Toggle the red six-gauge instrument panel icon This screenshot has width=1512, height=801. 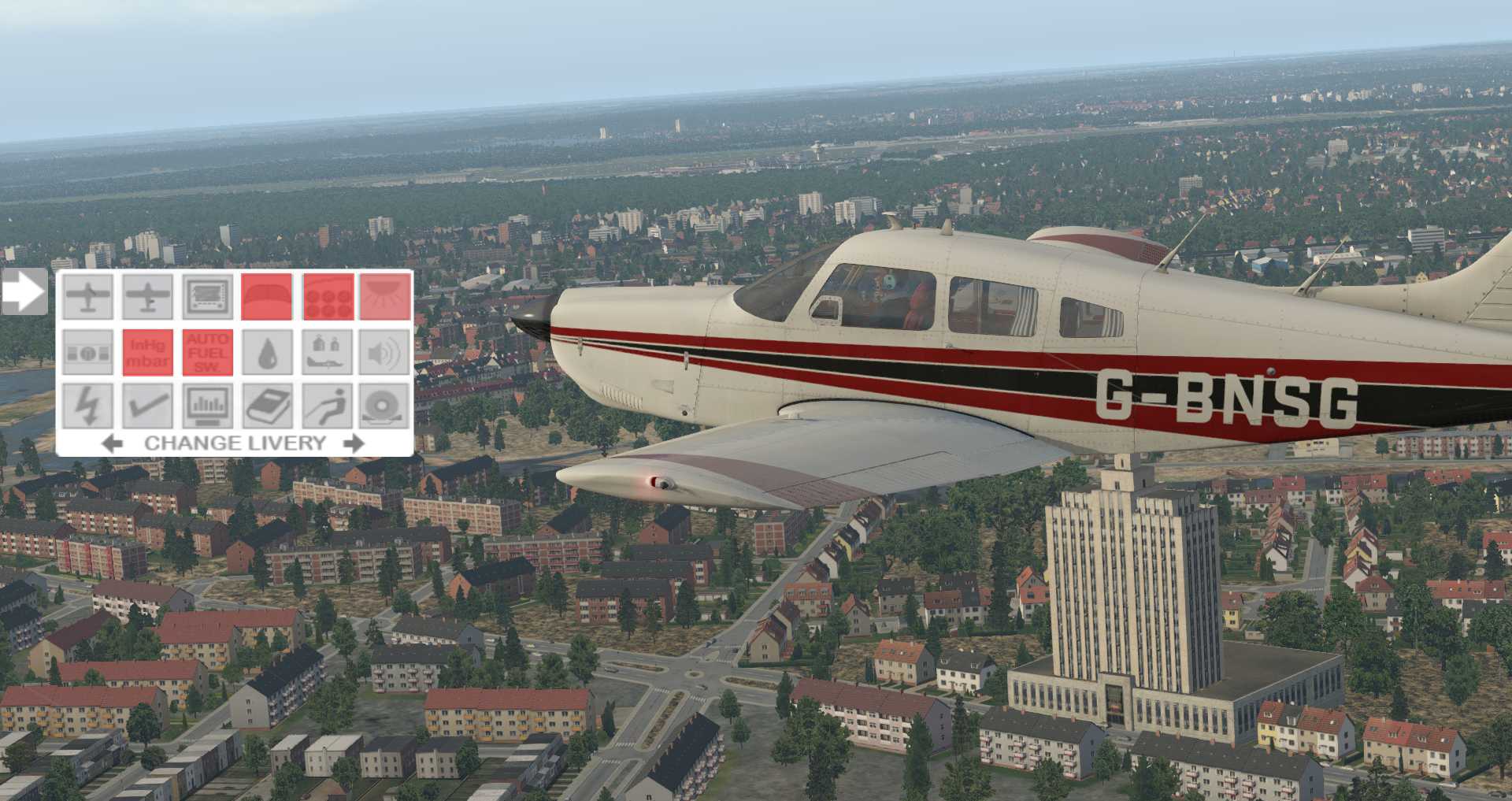(x=328, y=296)
